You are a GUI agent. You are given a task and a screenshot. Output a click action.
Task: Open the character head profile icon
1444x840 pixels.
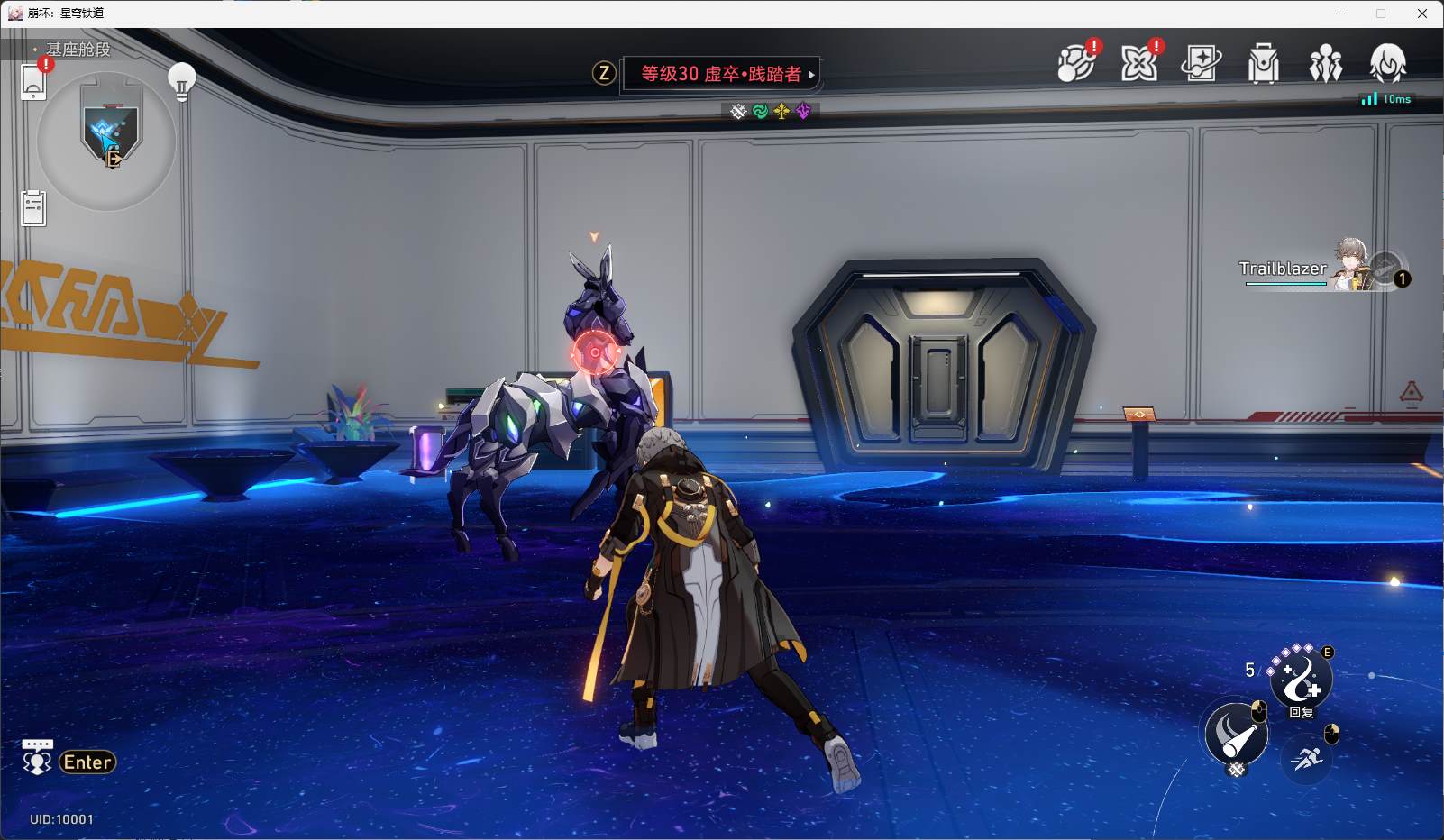tap(1387, 63)
